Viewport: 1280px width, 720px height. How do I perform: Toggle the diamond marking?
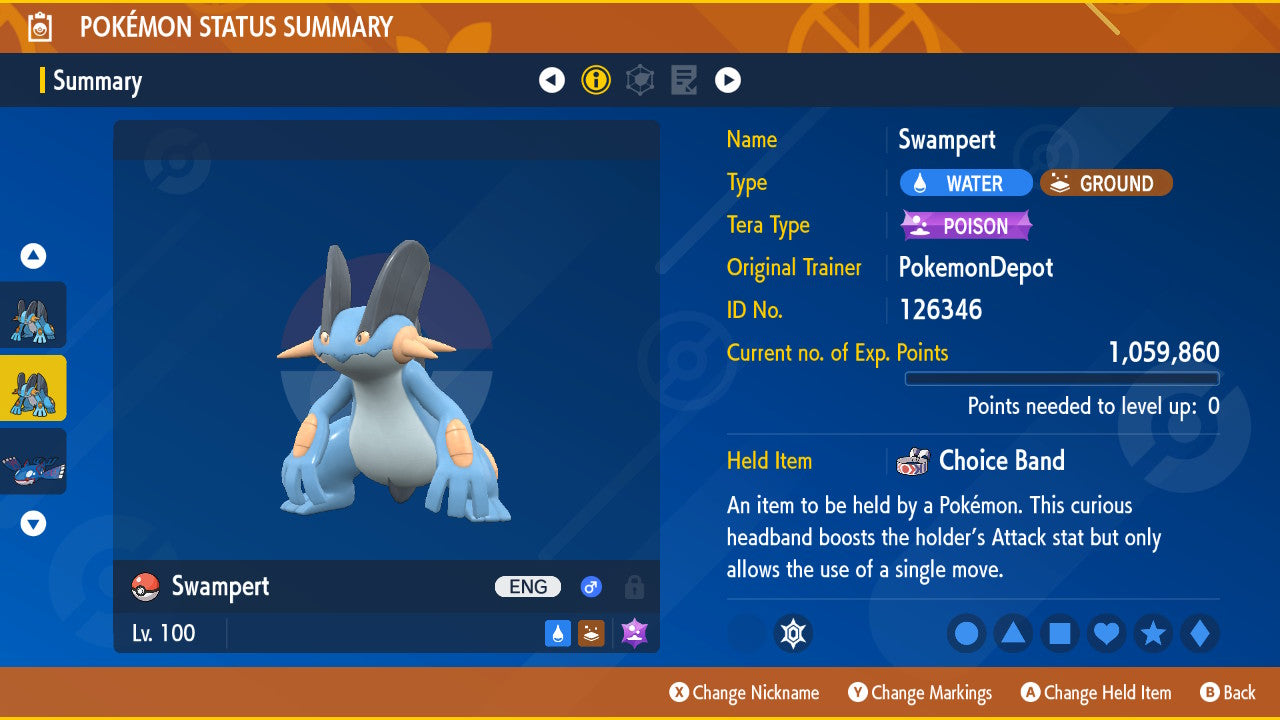[x=1199, y=633]
